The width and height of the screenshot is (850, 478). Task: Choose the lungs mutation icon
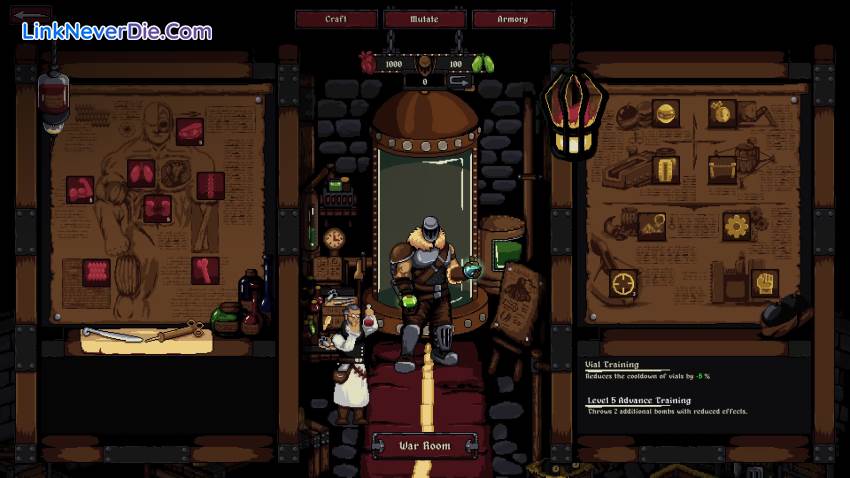pos(141,175)
